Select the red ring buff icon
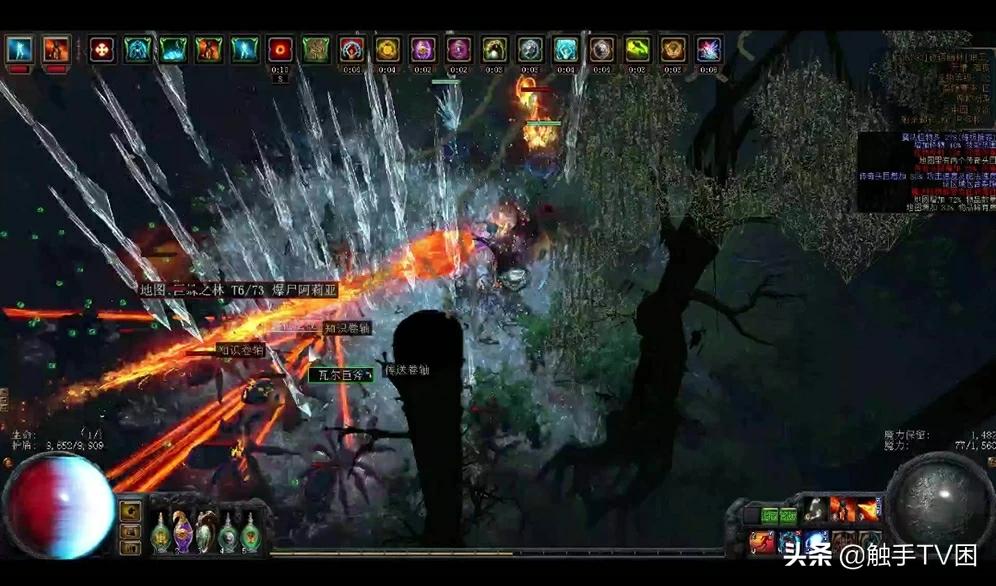The width and height of the screenshot is (996, 586). coord(281,48)
